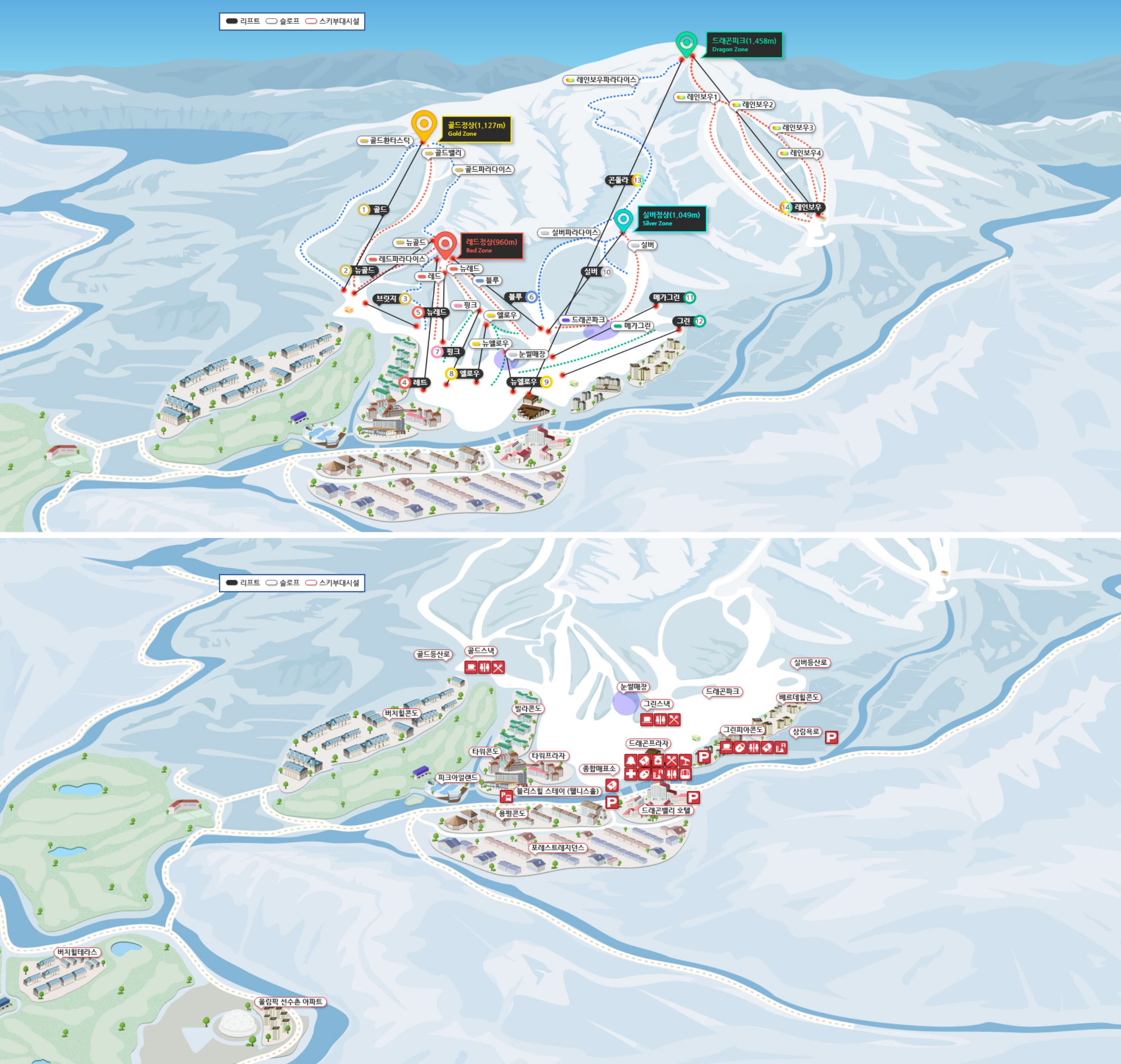Open the 골드스낵 facility label

[x=481, y=651]
